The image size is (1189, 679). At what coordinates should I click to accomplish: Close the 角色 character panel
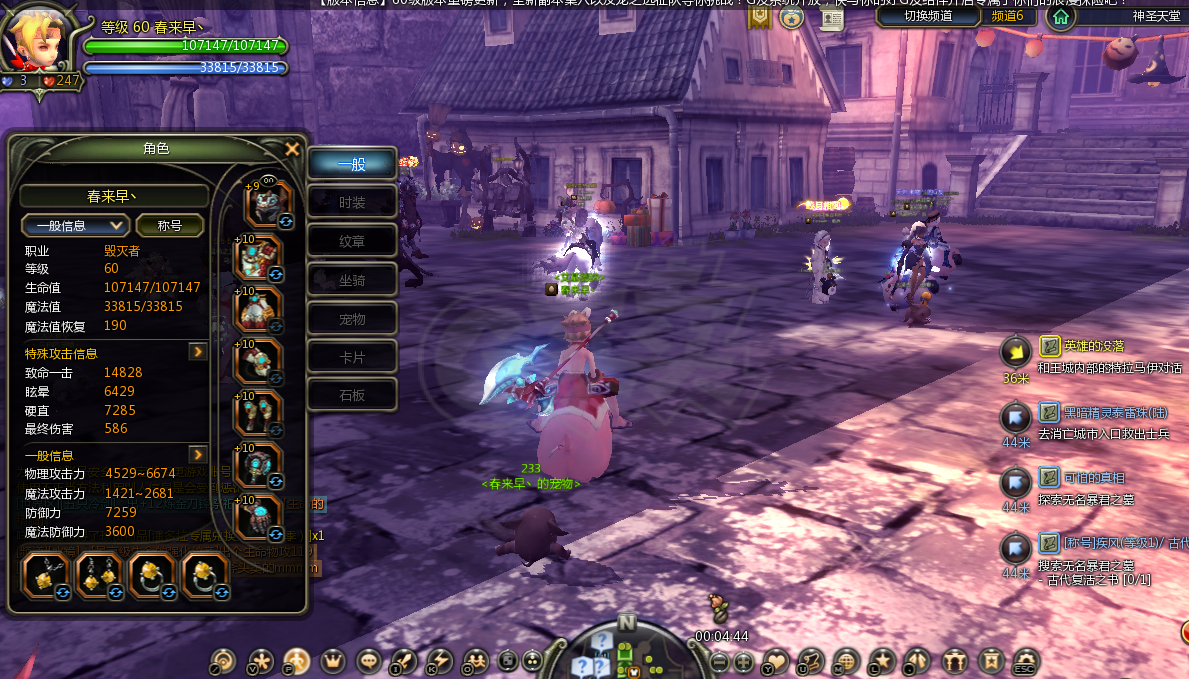coord(292,149)
